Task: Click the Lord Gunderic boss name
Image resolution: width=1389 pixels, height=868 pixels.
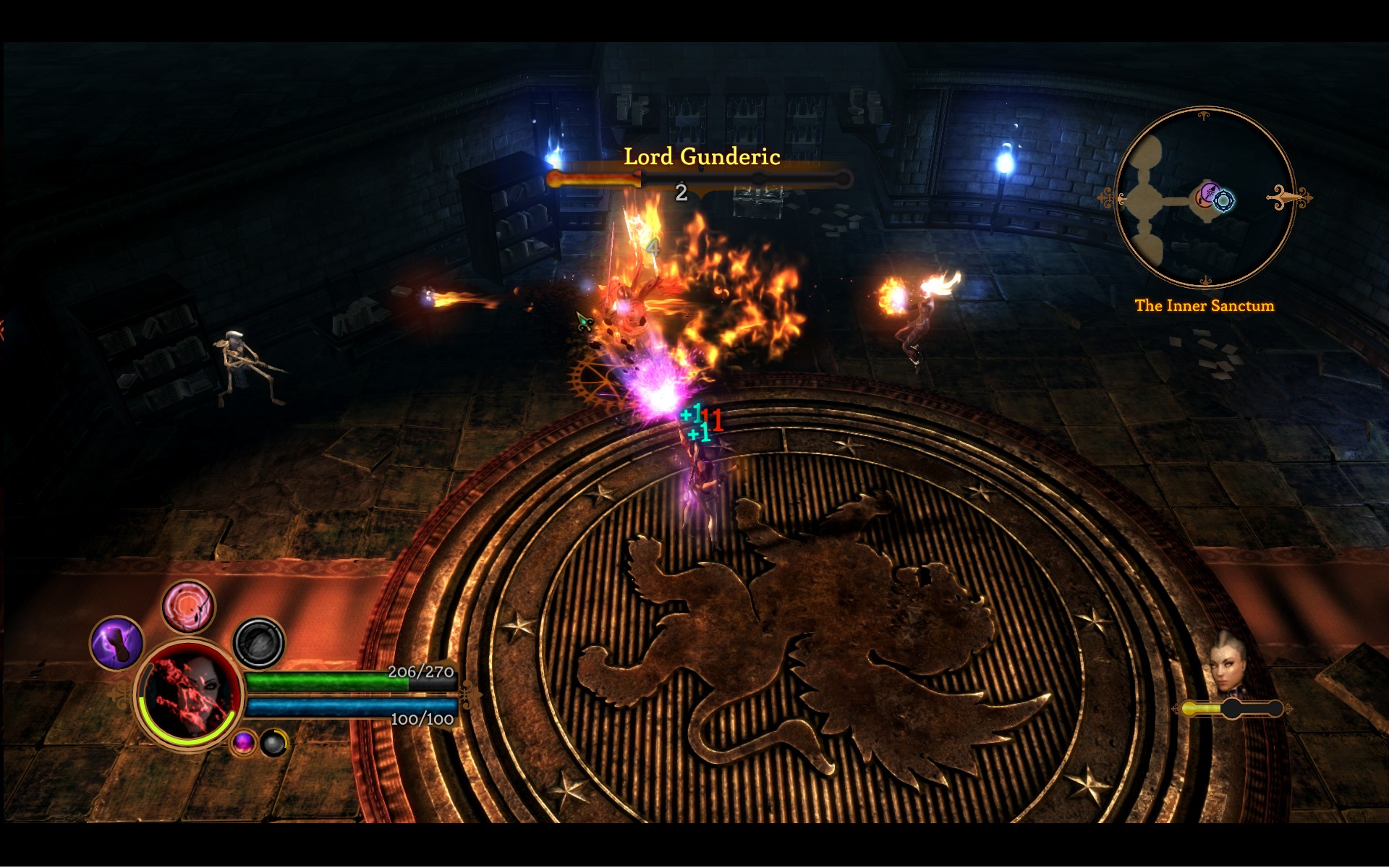Action: [x=702, y=155]
